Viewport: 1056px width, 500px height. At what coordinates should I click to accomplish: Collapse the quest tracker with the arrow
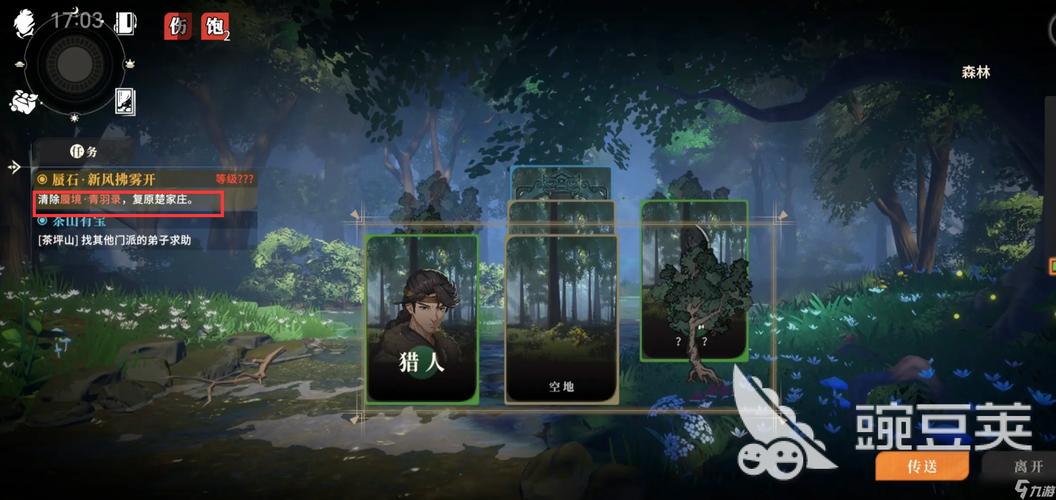click(x=15, y=167)
